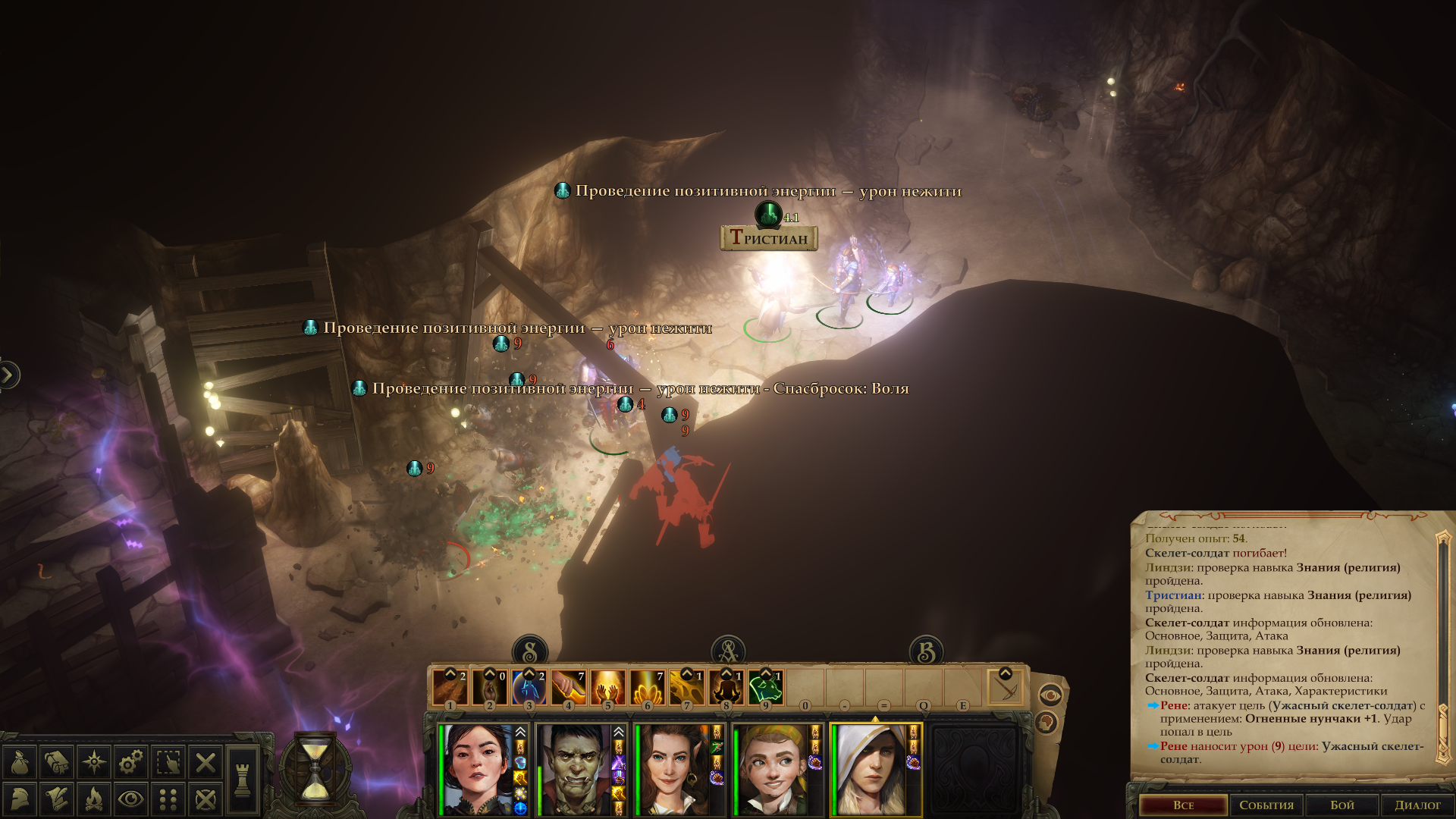Activate the green animal head ability
The image size is (1456, 819).
765,688
